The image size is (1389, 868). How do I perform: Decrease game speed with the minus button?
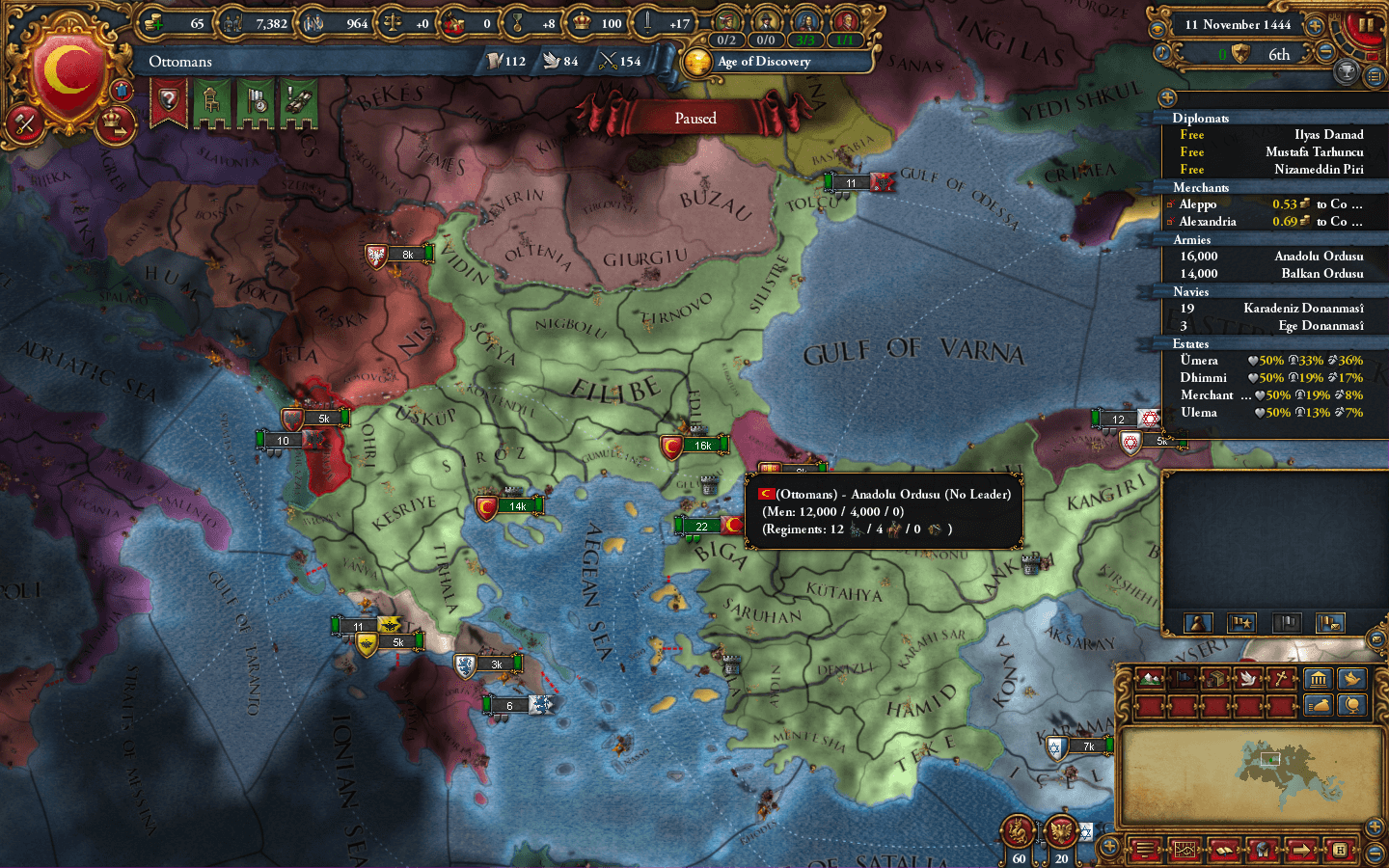coord(1326,54)
